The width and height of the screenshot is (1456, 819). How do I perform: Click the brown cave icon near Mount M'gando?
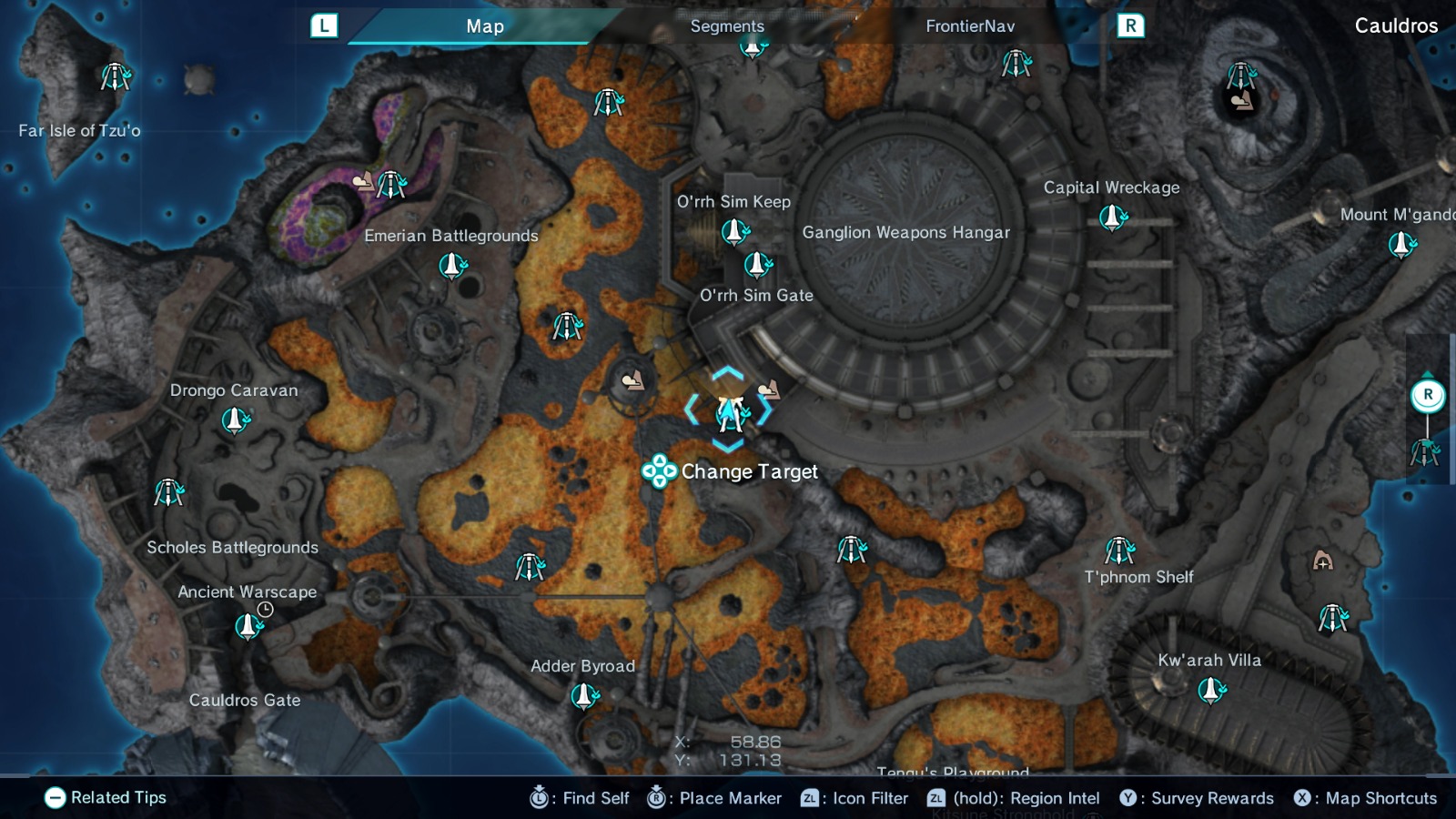pyautogui.click(x=1320, y=560)
